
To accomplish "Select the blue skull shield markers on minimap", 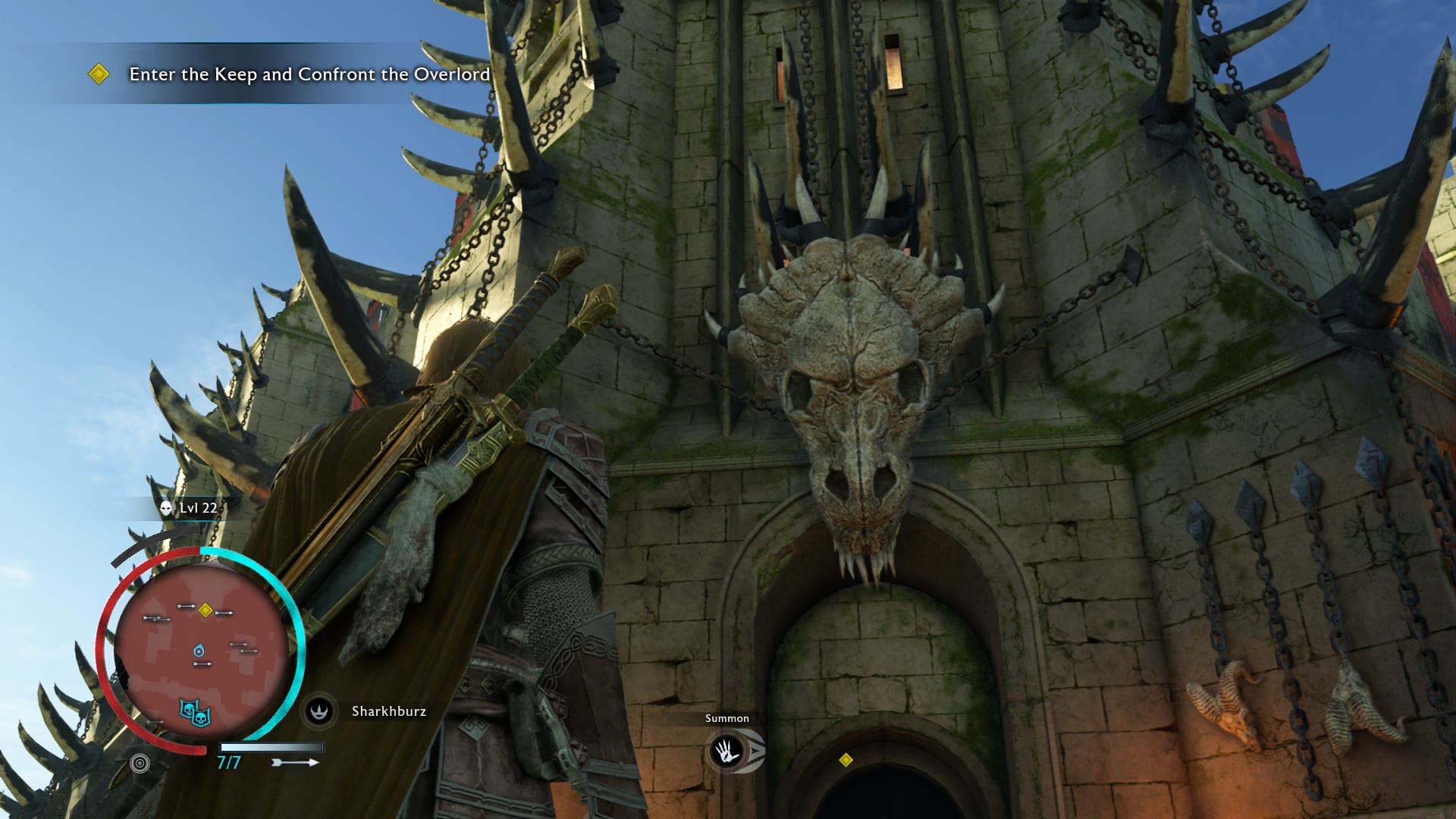I will tap(195, 712).
